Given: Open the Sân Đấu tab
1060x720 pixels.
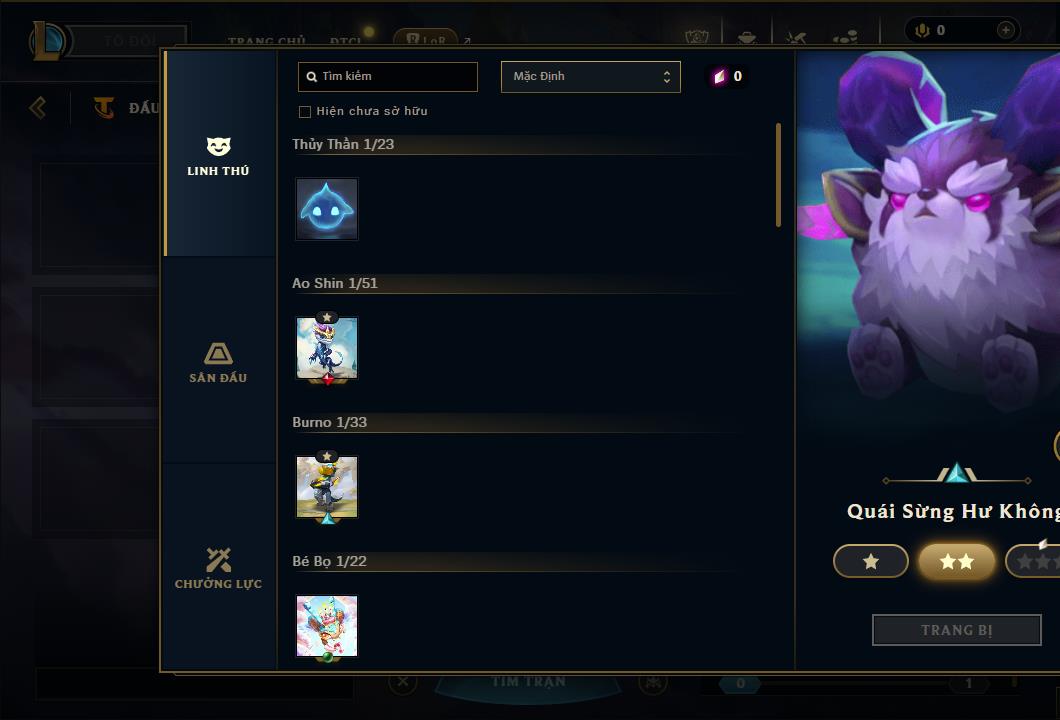Looking at the screenshot, I should coord(218,363).
